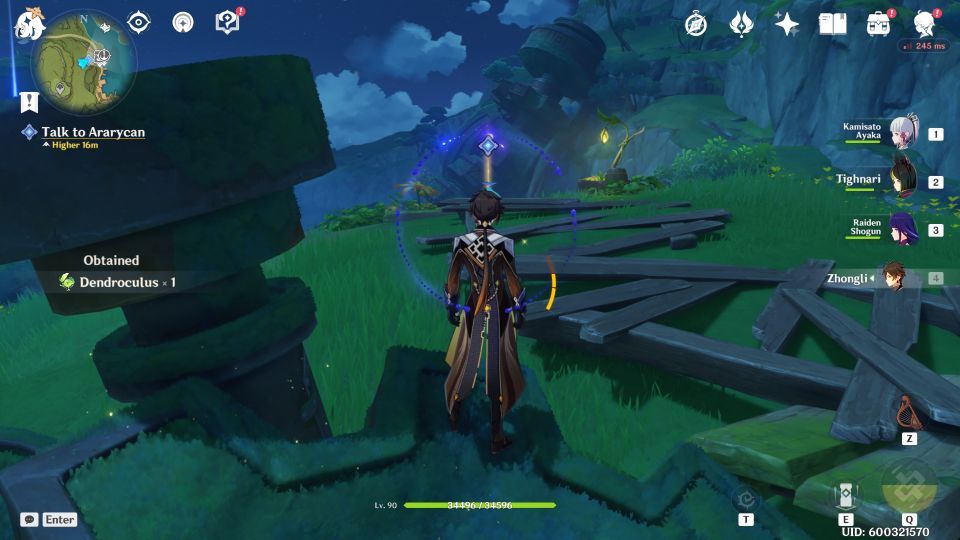Open the compass Events icon
The image size is (960, 540).
click(696, 24)
